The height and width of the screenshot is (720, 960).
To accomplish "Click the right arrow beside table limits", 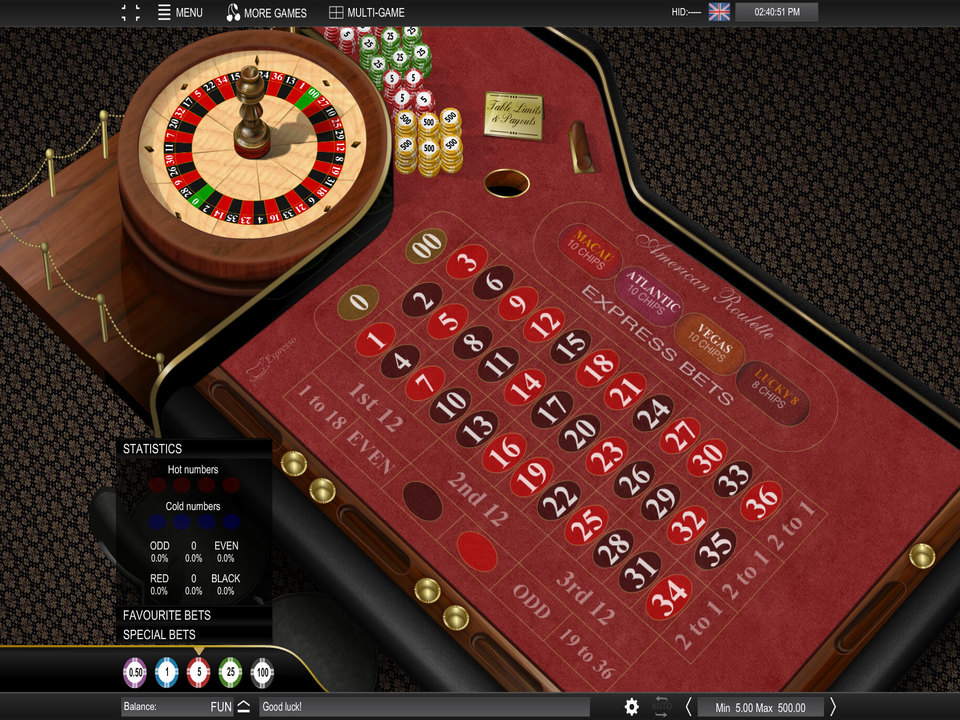I will 833,707.
